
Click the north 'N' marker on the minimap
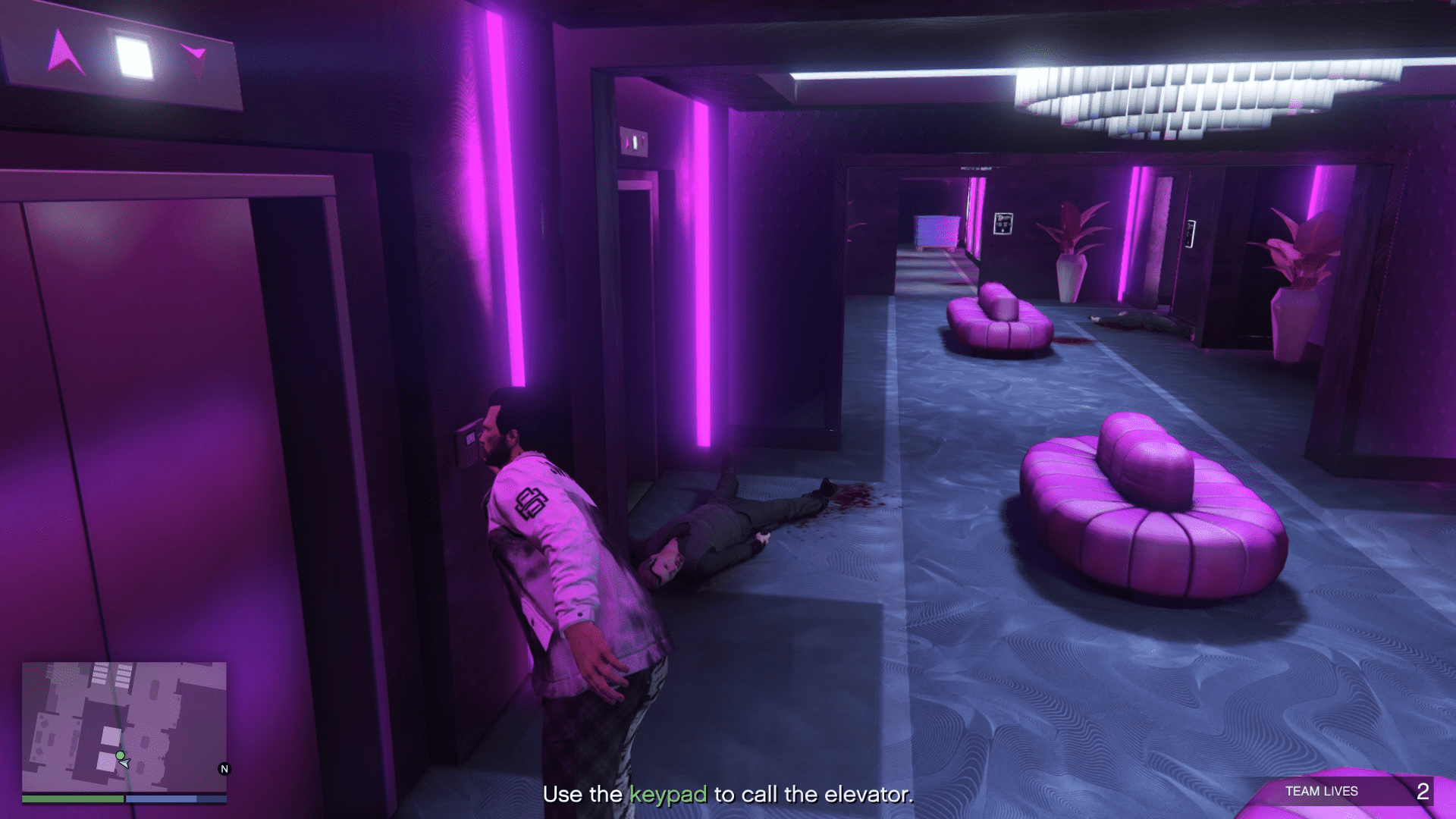(223, 768)
